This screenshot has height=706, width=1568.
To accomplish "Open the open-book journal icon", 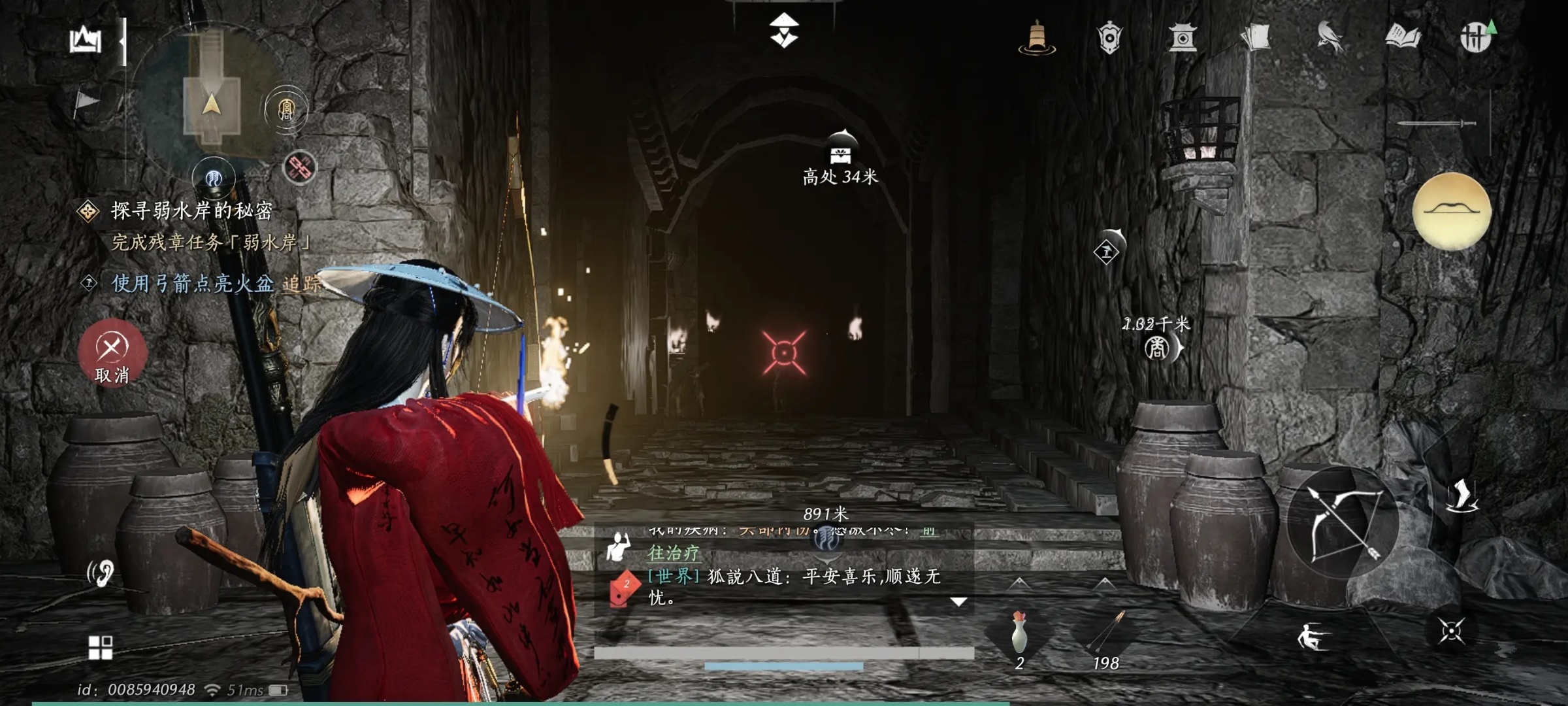I will coord(1402,37).
